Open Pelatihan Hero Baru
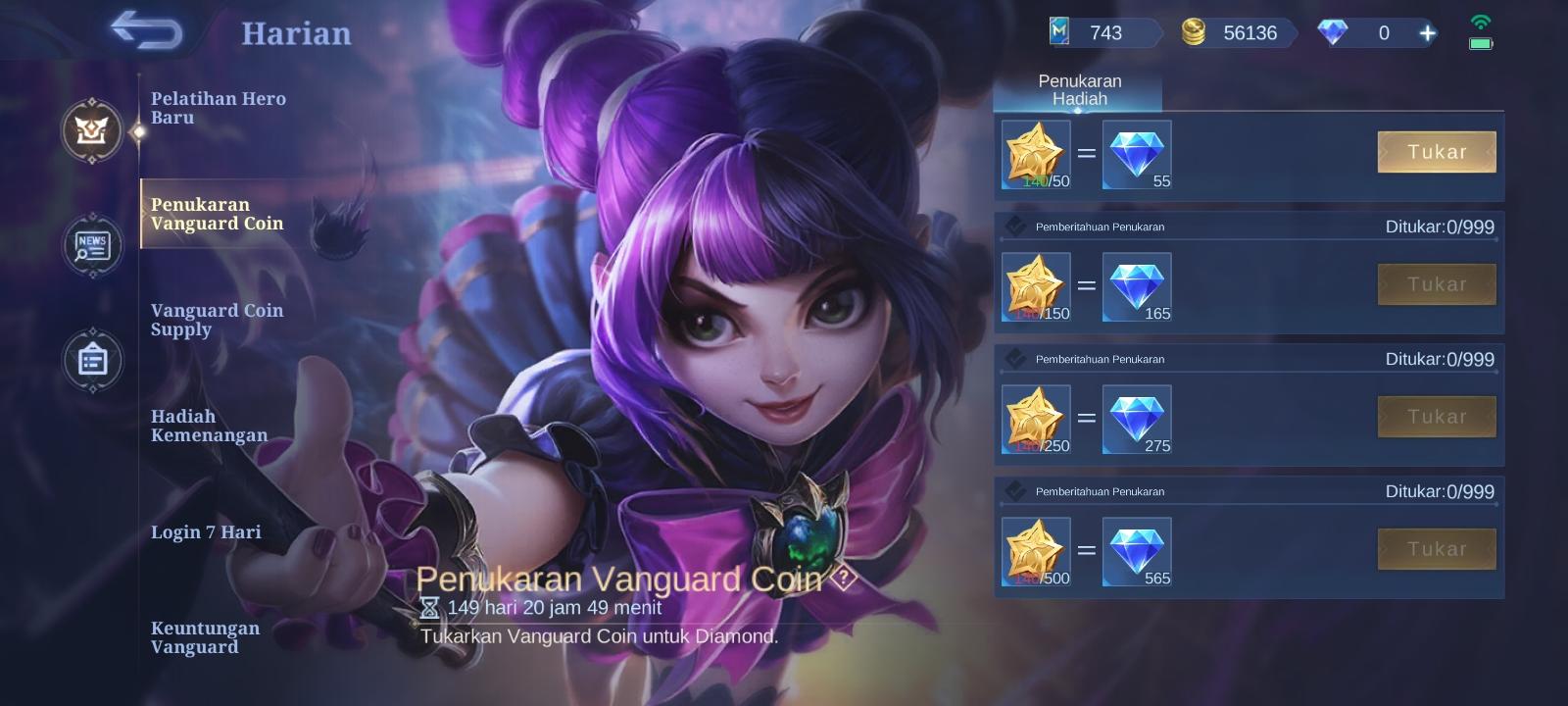Screen dimensions: 1568x706 pos(218,108)
